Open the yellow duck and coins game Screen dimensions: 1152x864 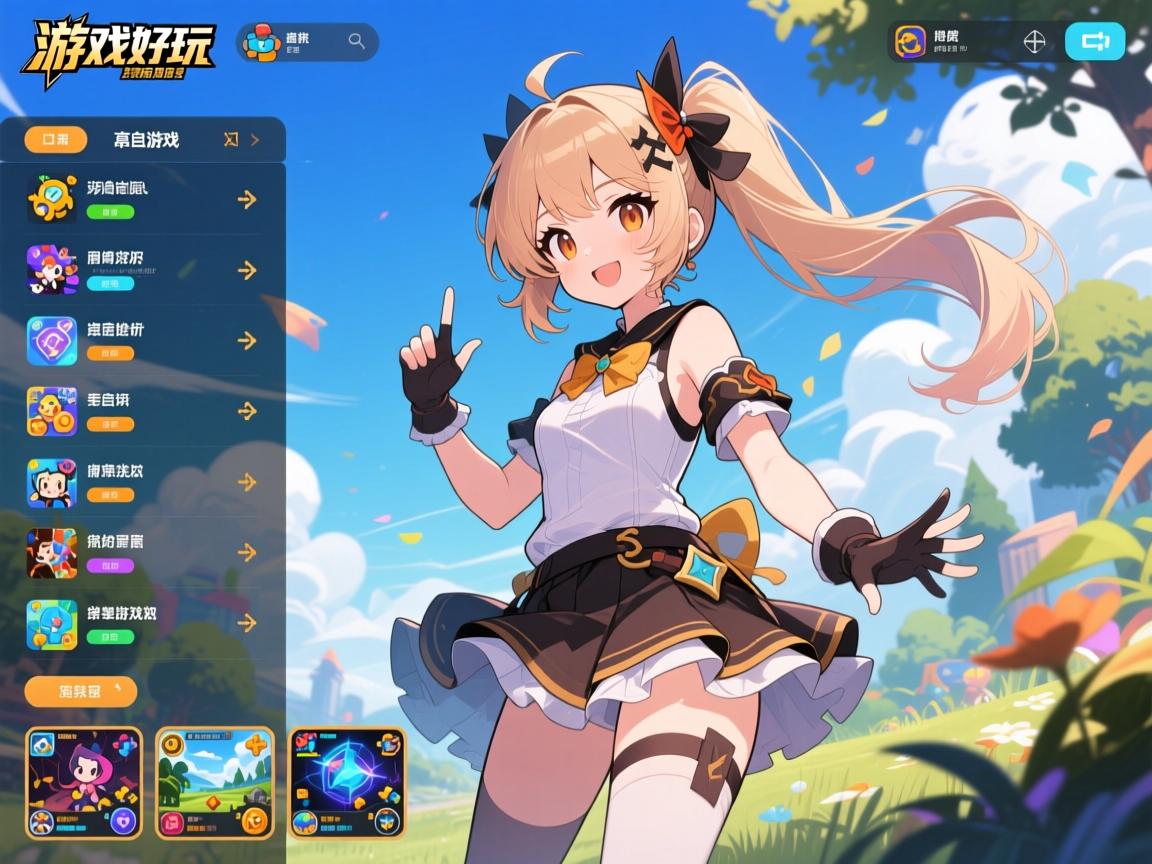(140, 411)
